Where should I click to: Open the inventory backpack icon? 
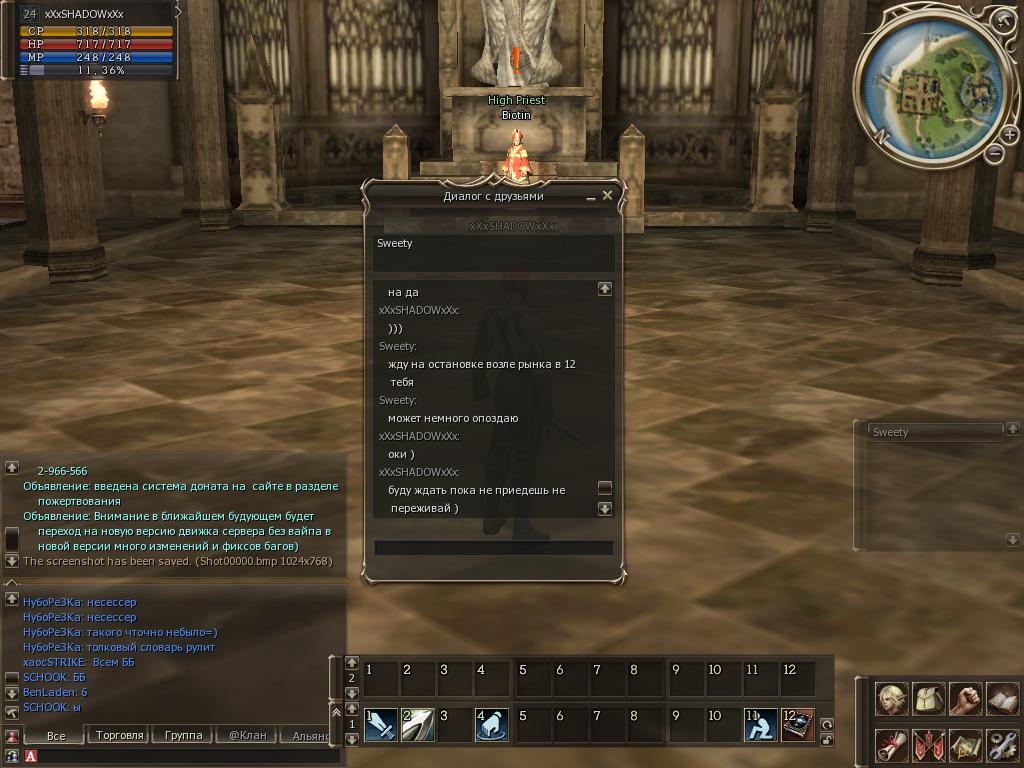tap(929, 699)
